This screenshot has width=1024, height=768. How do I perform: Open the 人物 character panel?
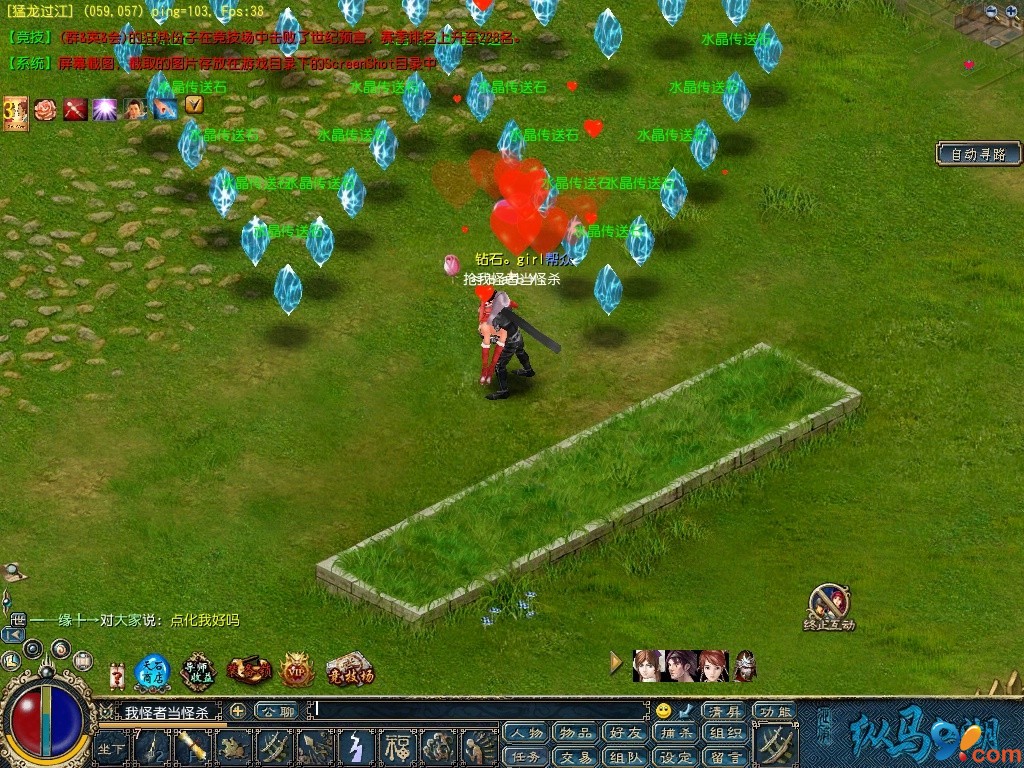(526, 733)
